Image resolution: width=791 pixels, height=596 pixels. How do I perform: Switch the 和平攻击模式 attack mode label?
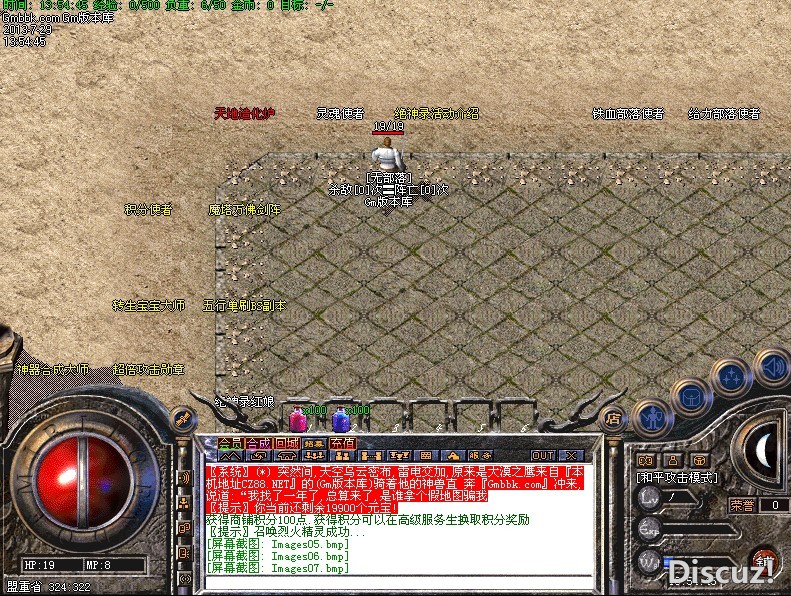(677, 478)
